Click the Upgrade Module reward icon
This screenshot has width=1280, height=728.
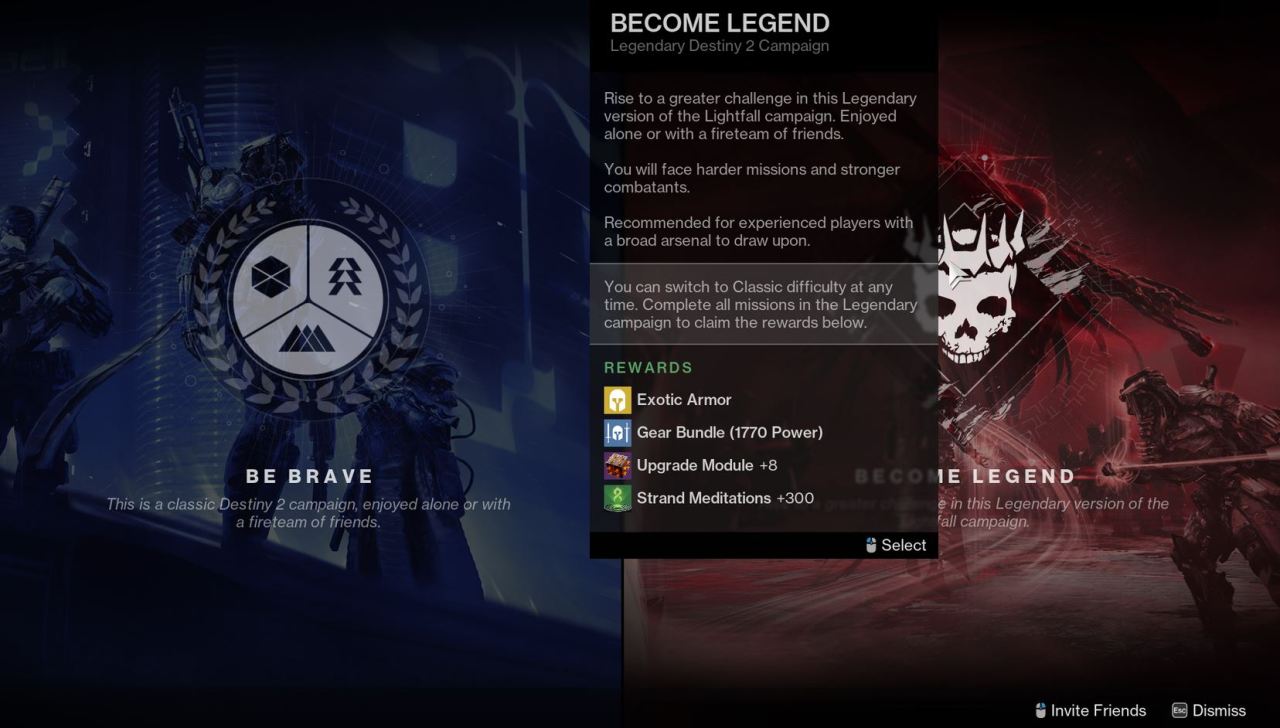pos(617,465)
